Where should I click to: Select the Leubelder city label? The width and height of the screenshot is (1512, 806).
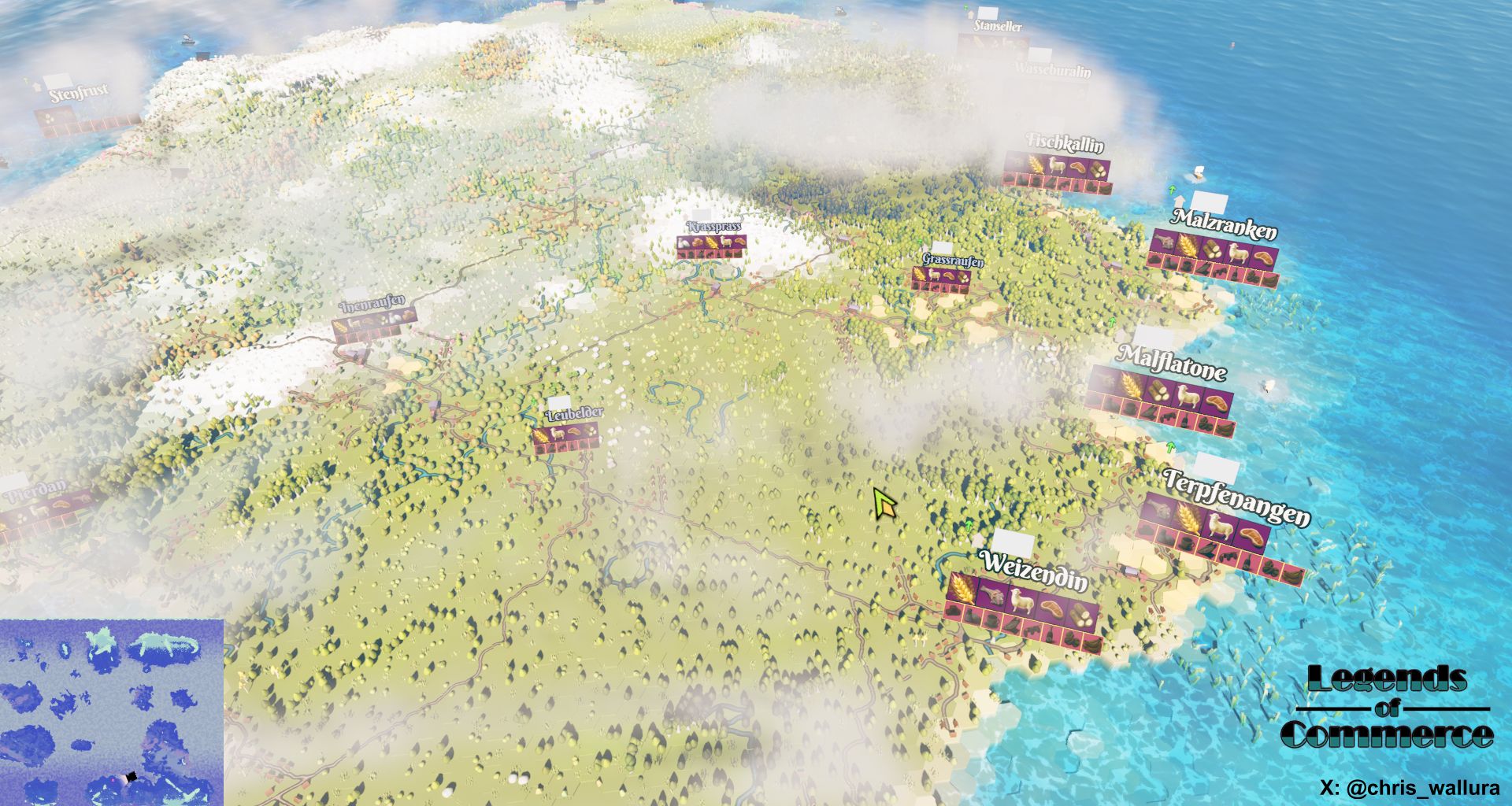coord(574,413)
